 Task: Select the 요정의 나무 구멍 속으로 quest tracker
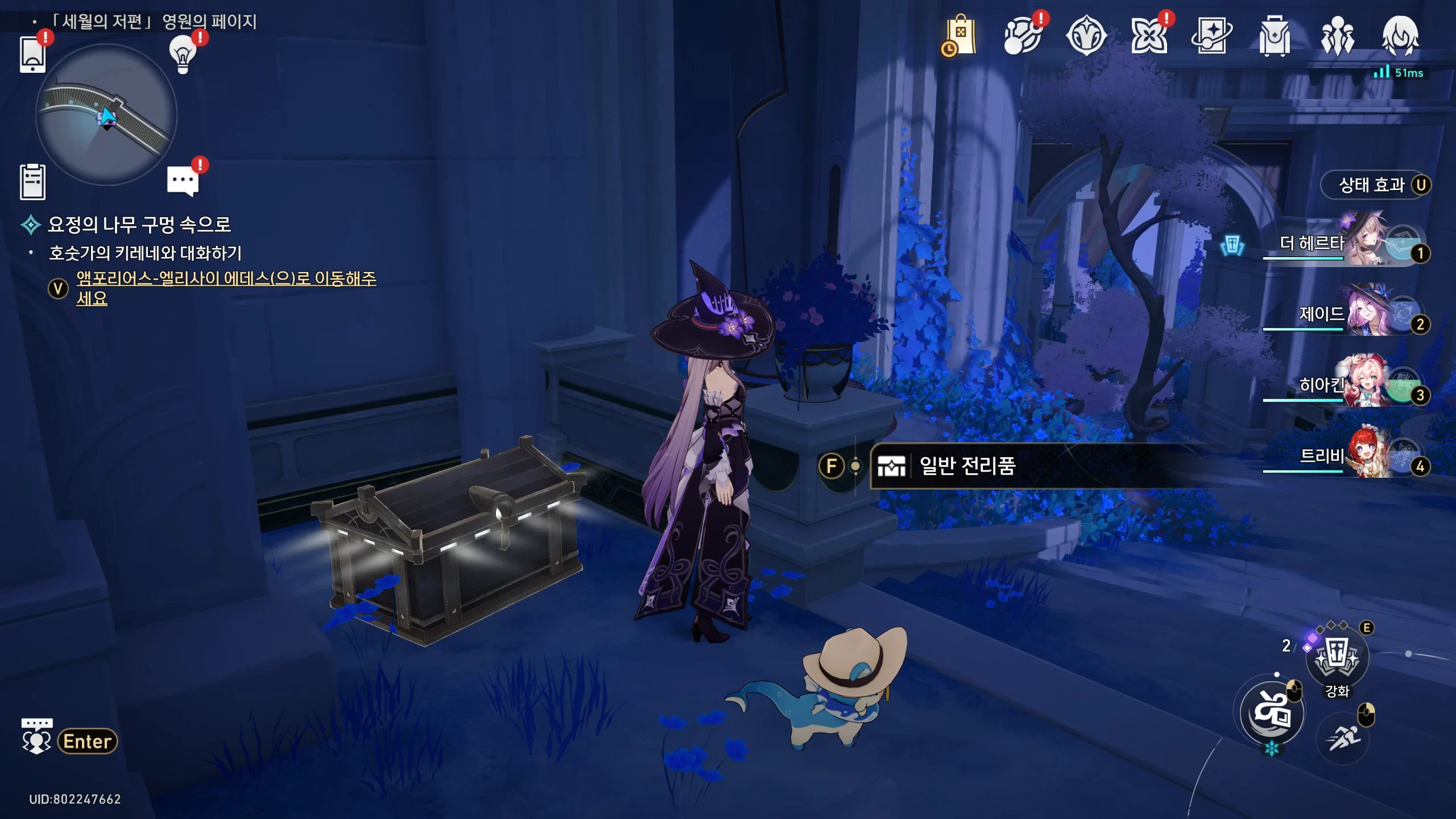pos(139,225)
